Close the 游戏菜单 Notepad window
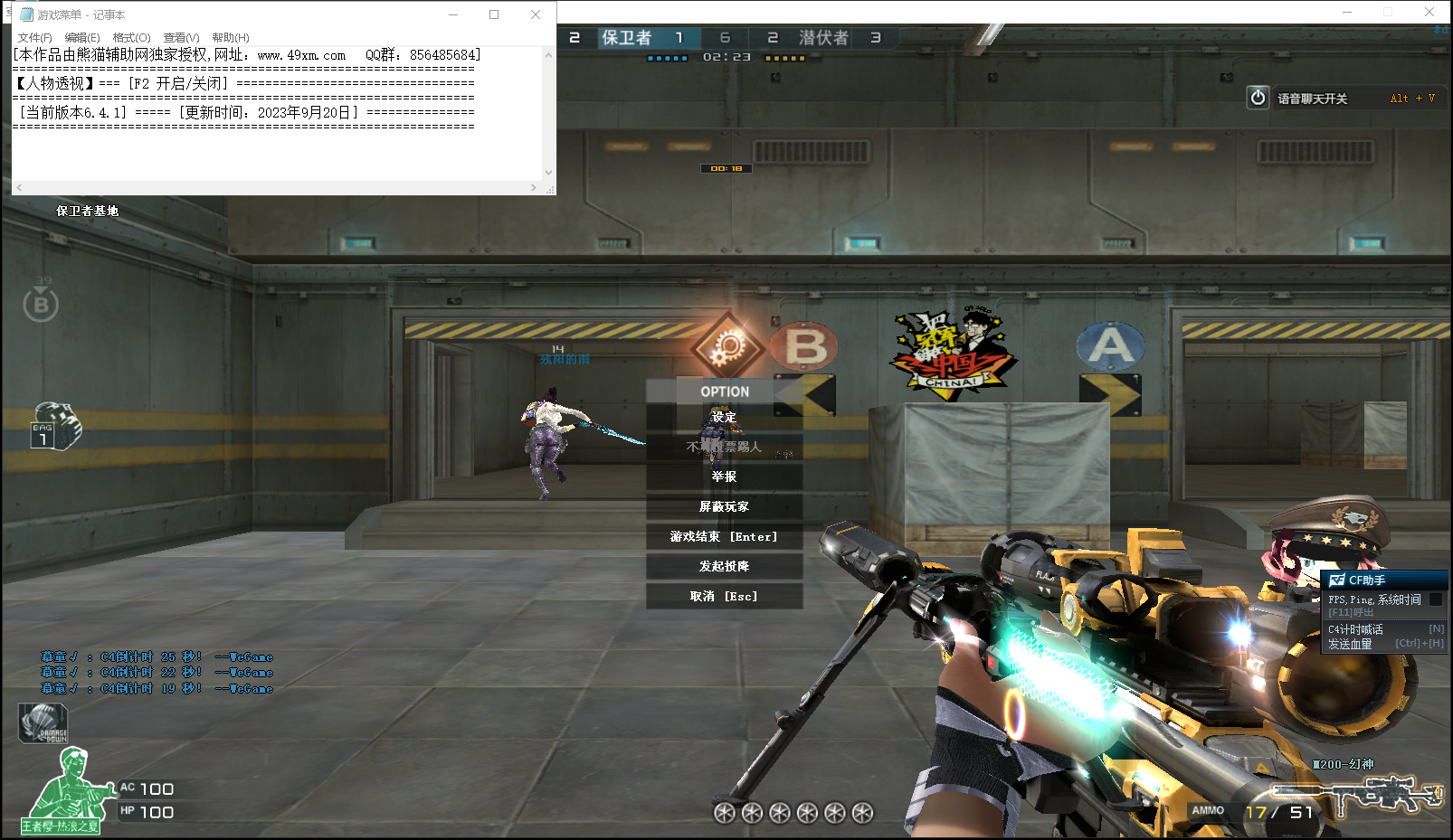This screenshot has height=840, width=1453. [x=536, y=14]
